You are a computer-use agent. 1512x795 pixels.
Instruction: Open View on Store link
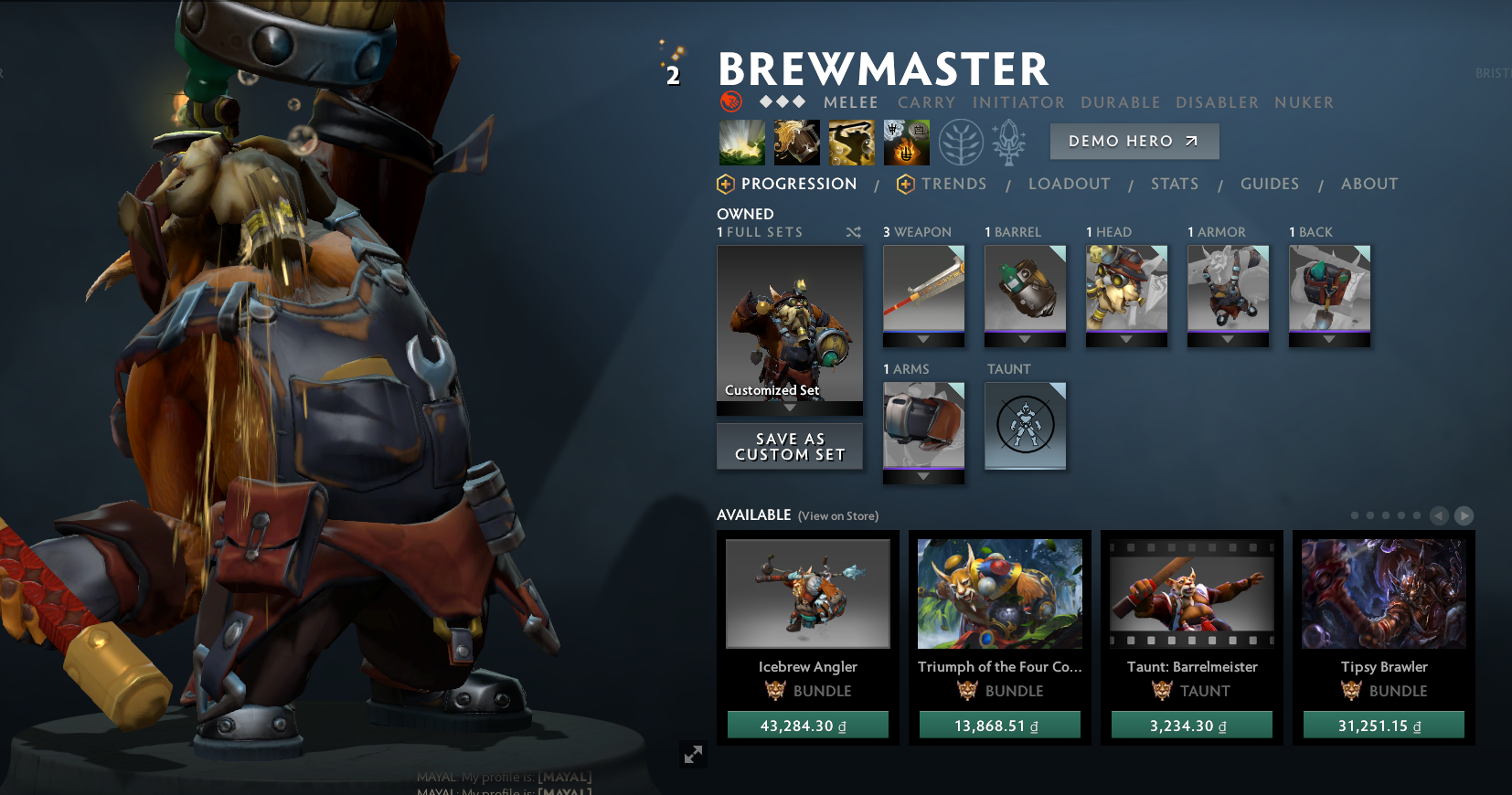click(x=838, y=515)
